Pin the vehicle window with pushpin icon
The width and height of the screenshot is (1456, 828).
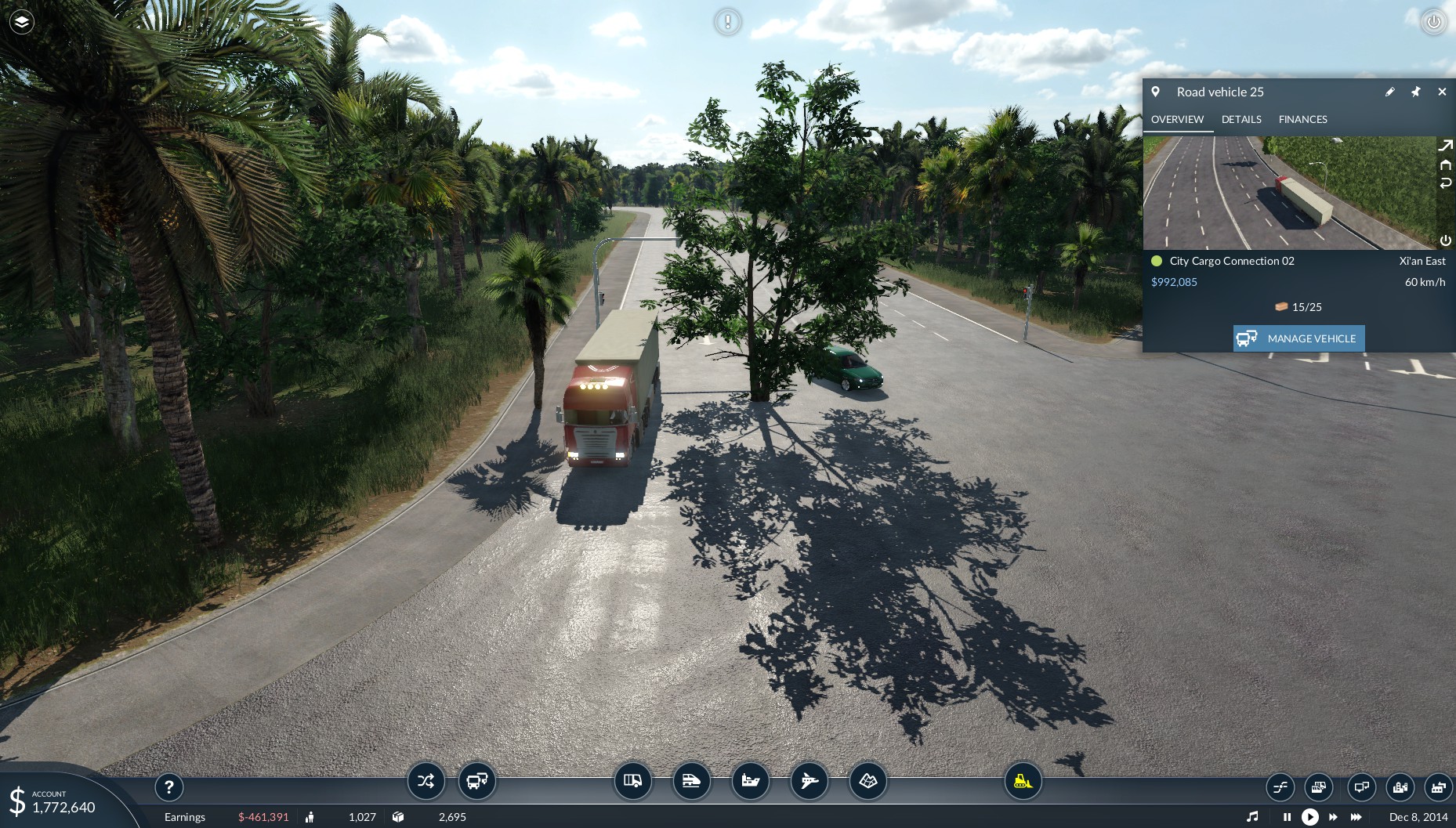[x=1415, y=92]
